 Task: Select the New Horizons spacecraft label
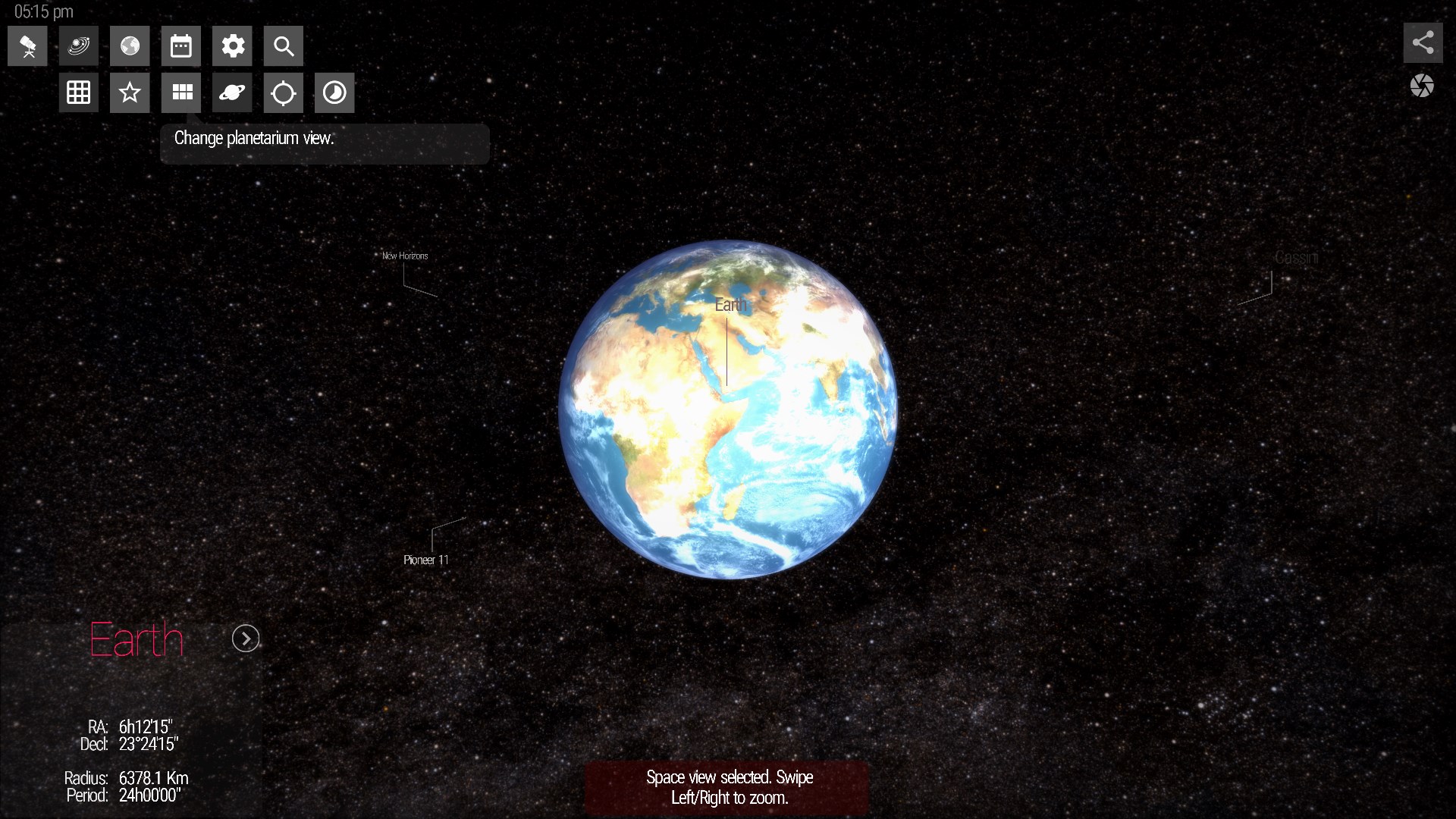(405, 256)
